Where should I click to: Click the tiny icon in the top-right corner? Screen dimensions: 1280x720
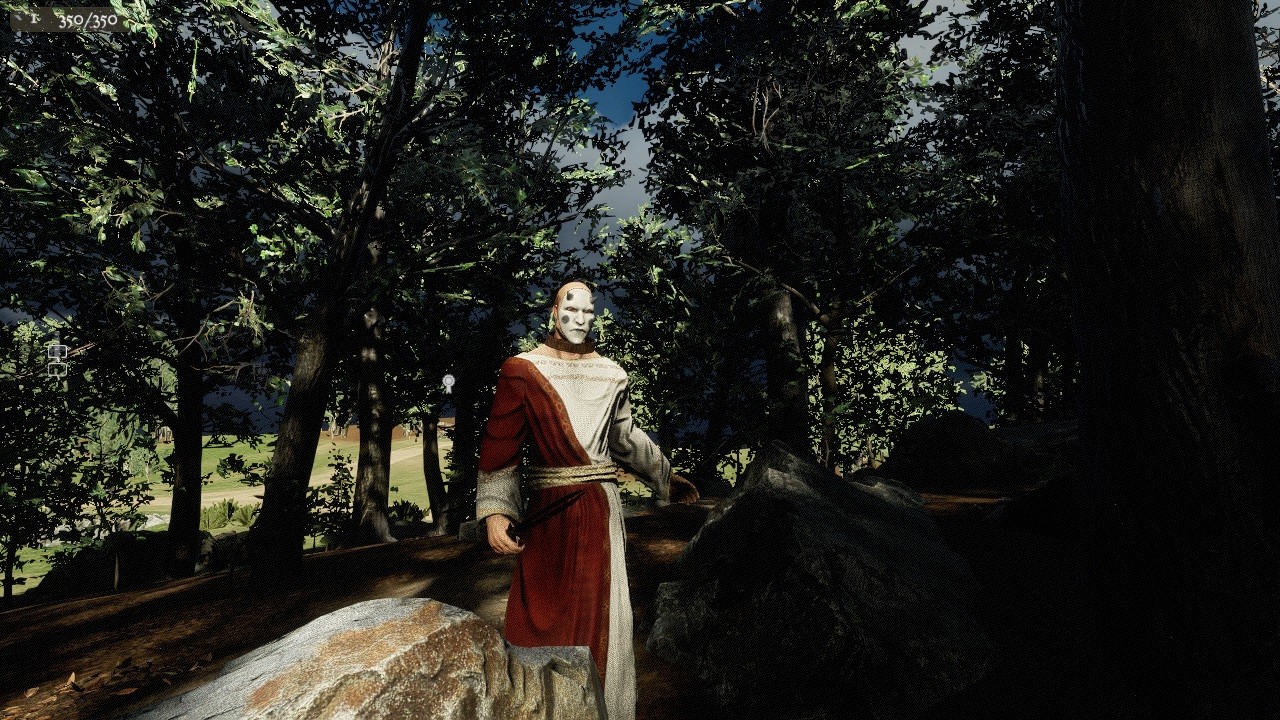pos(1268,8)
